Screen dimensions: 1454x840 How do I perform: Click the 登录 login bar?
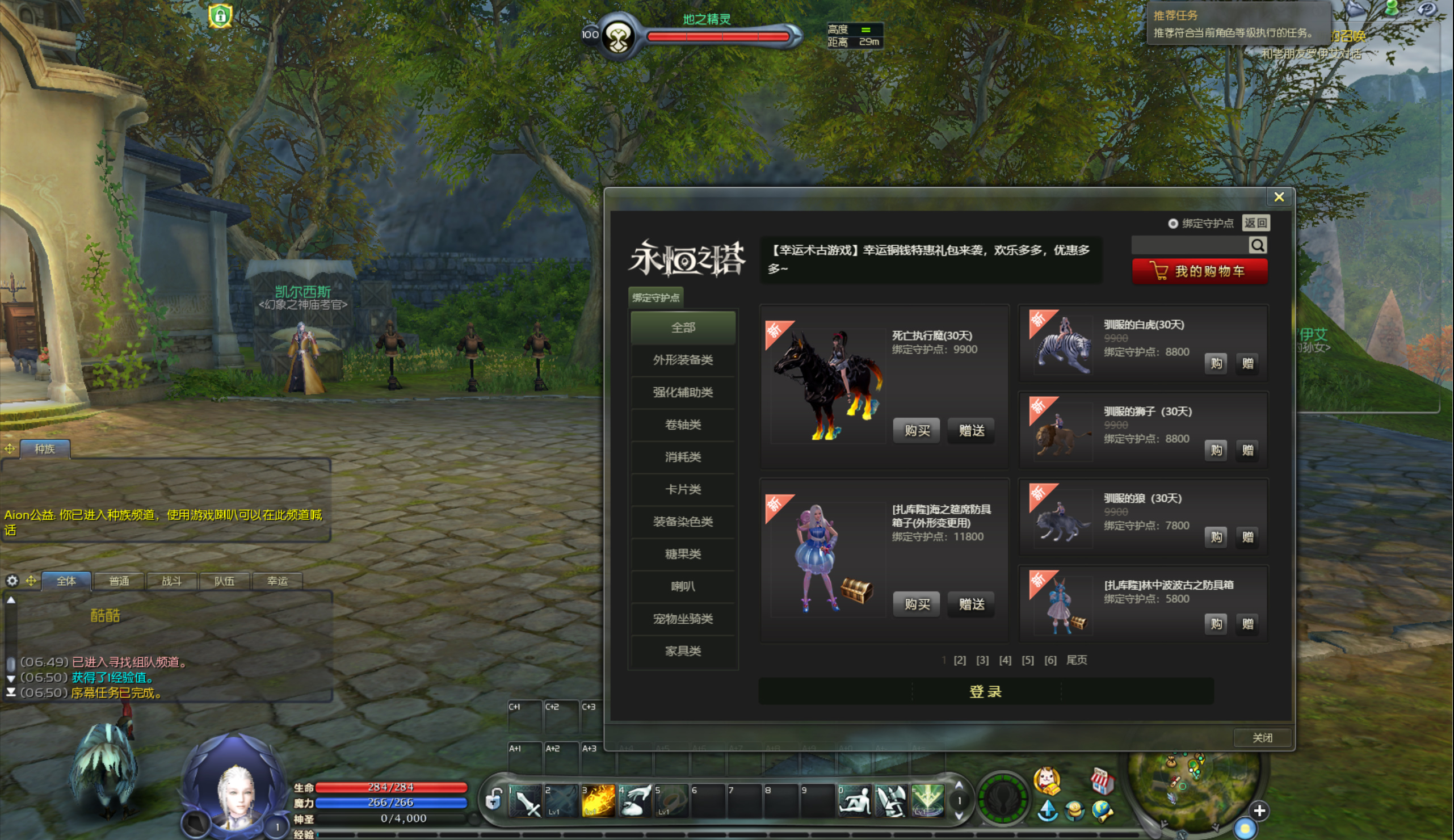(986, 692)
